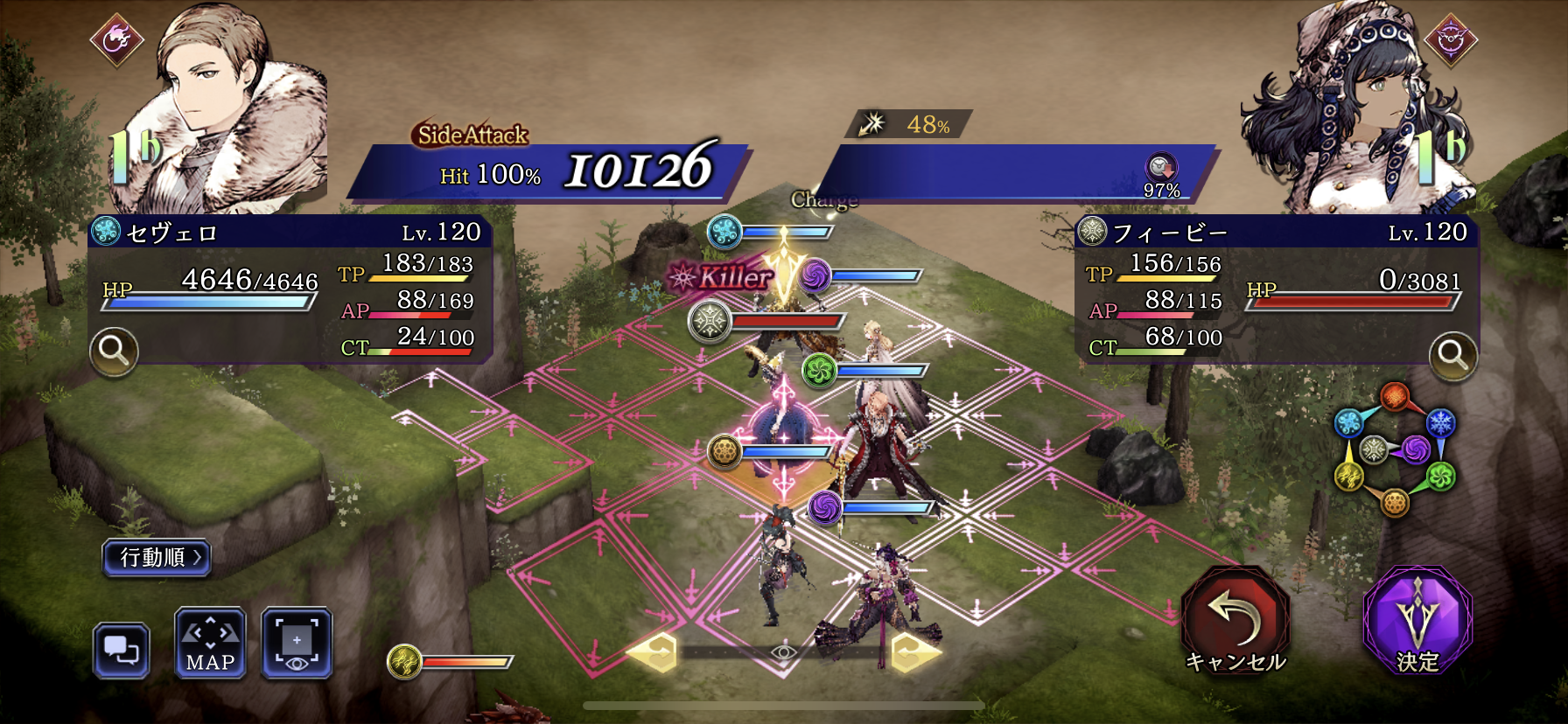1568x724 pixels.
Task: Toggle the camera focus view button
Action: pyautogui.click(x=297, y=644)
